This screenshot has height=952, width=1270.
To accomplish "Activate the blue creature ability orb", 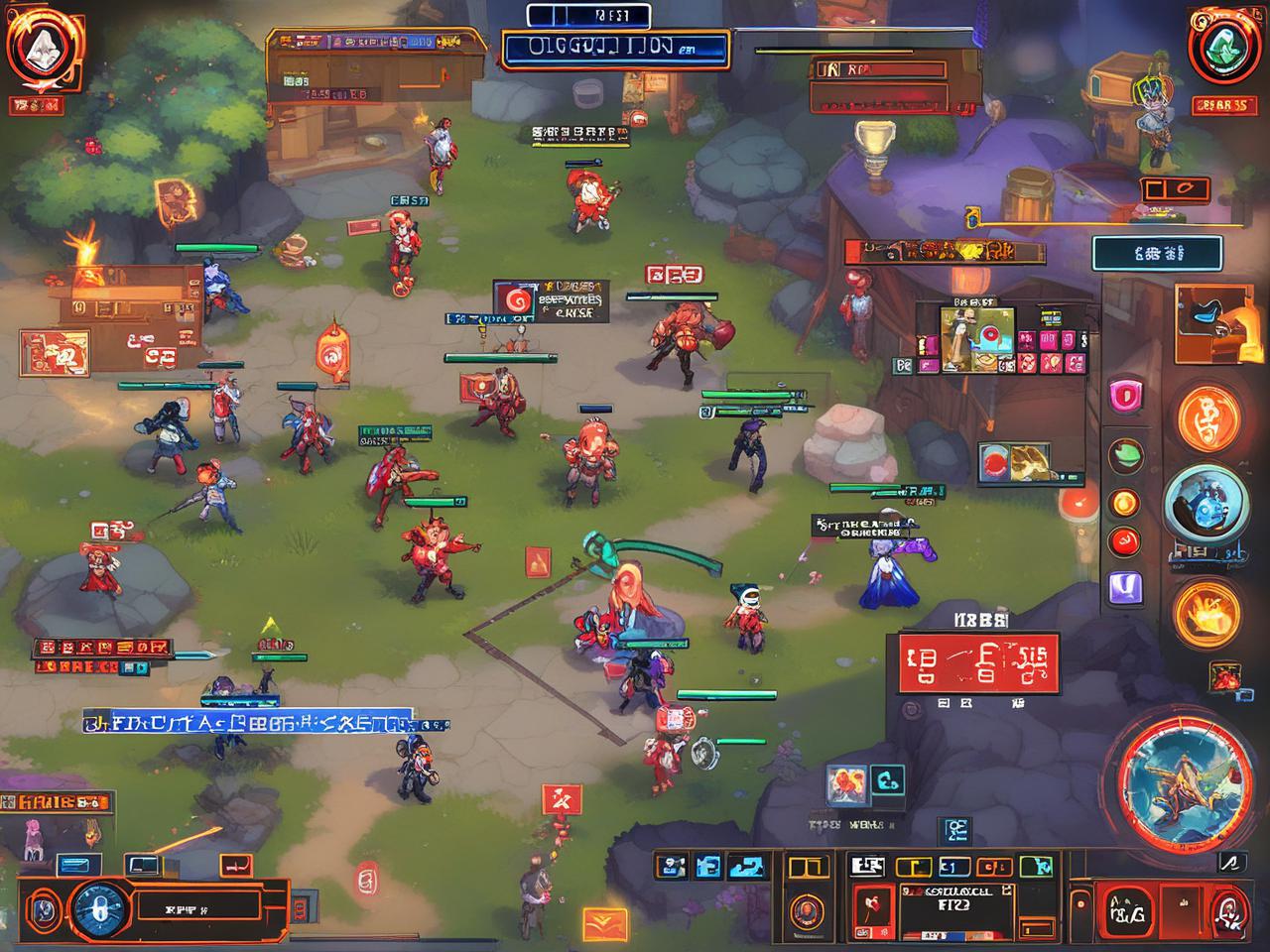I will [x=1202, y=505].
